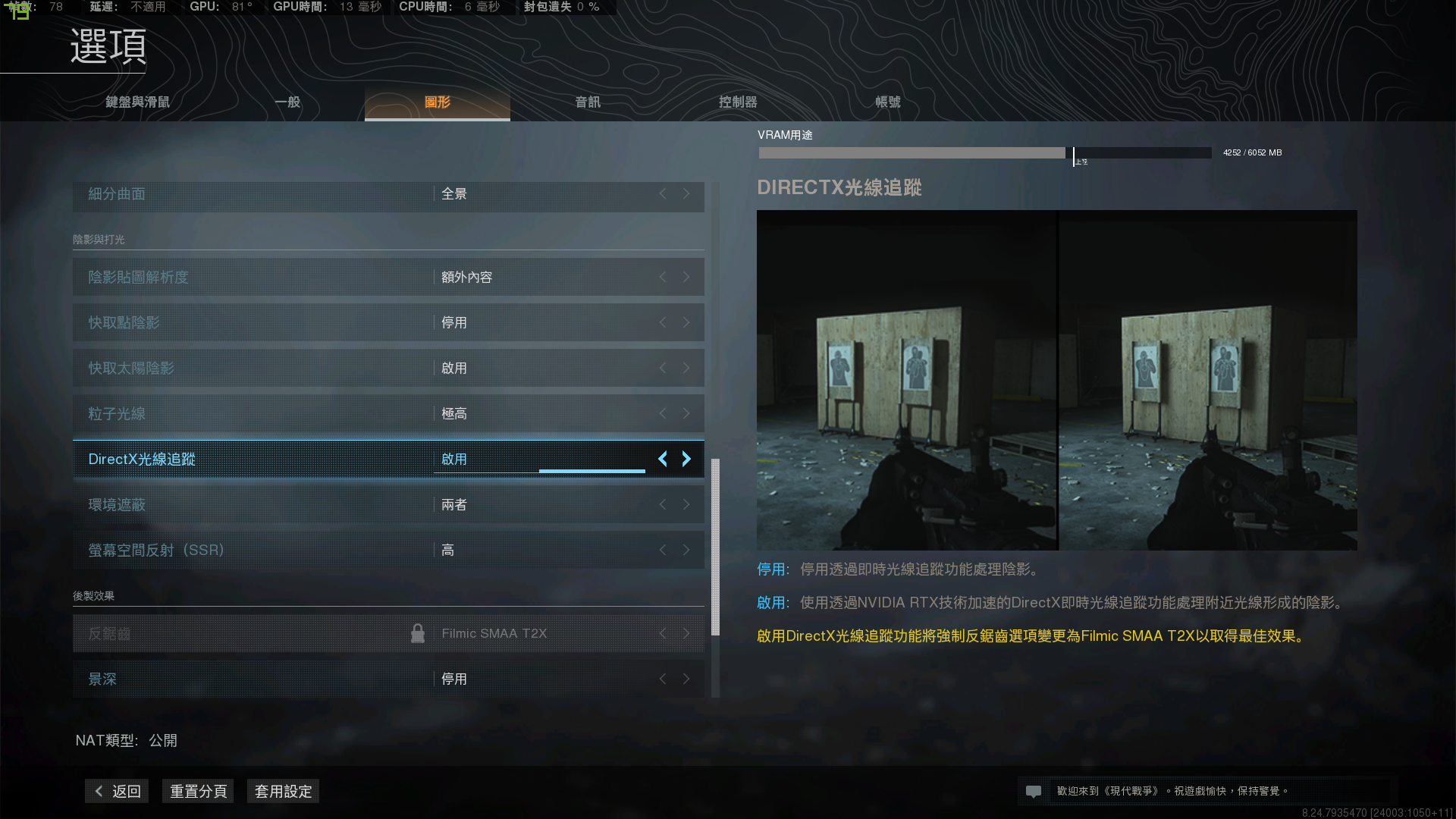Toggle DirectX光線追蹤 to 停用
The height and width of the screenshot is (819, 1456).
click(662, 459)
